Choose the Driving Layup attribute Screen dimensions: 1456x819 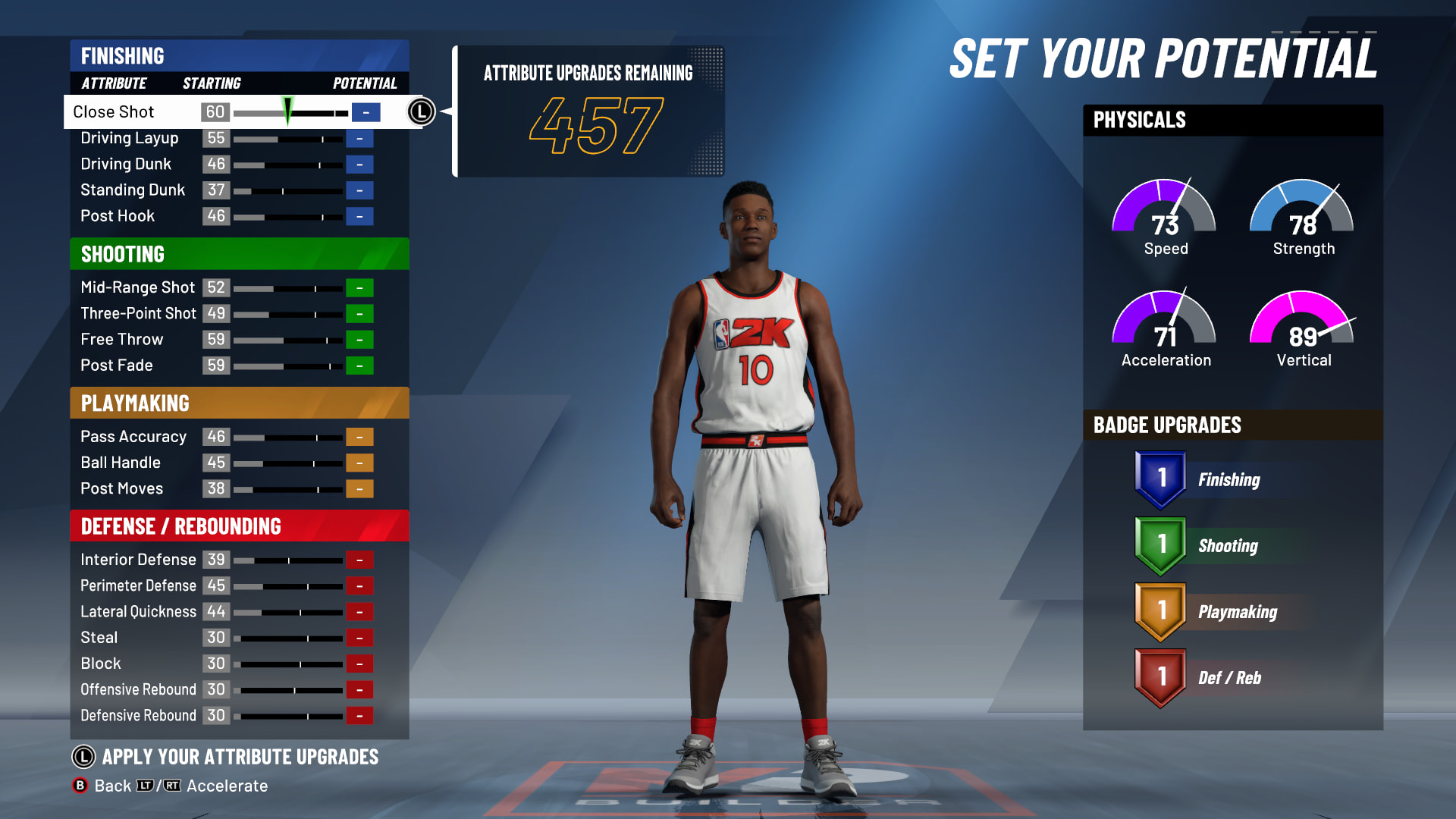pyautogui.click(x=130, y=138)
